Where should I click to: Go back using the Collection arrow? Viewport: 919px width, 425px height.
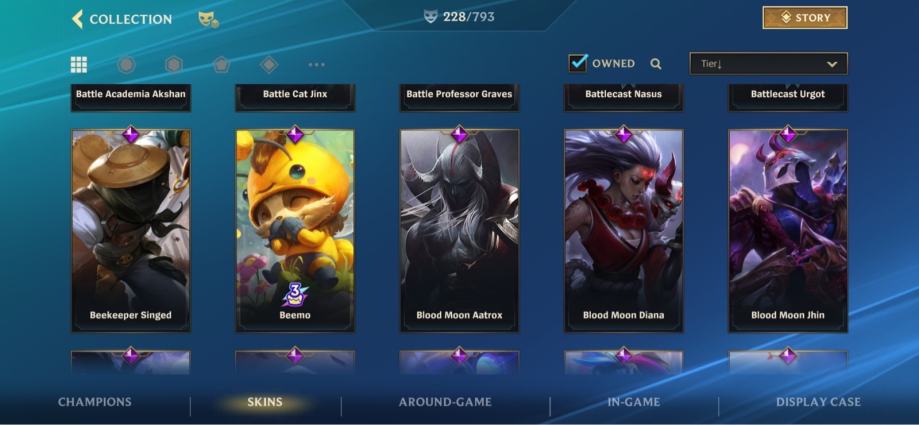tap(78, 19)
